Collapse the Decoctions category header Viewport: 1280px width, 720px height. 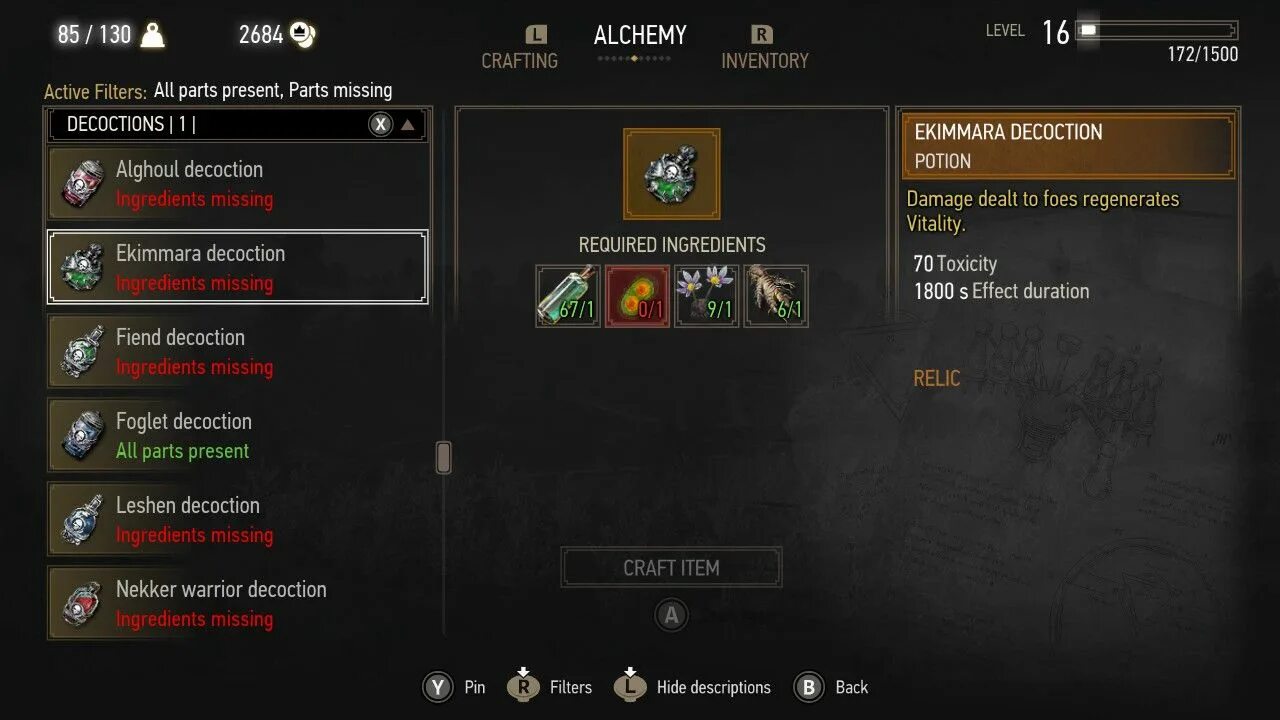point(407,125)
